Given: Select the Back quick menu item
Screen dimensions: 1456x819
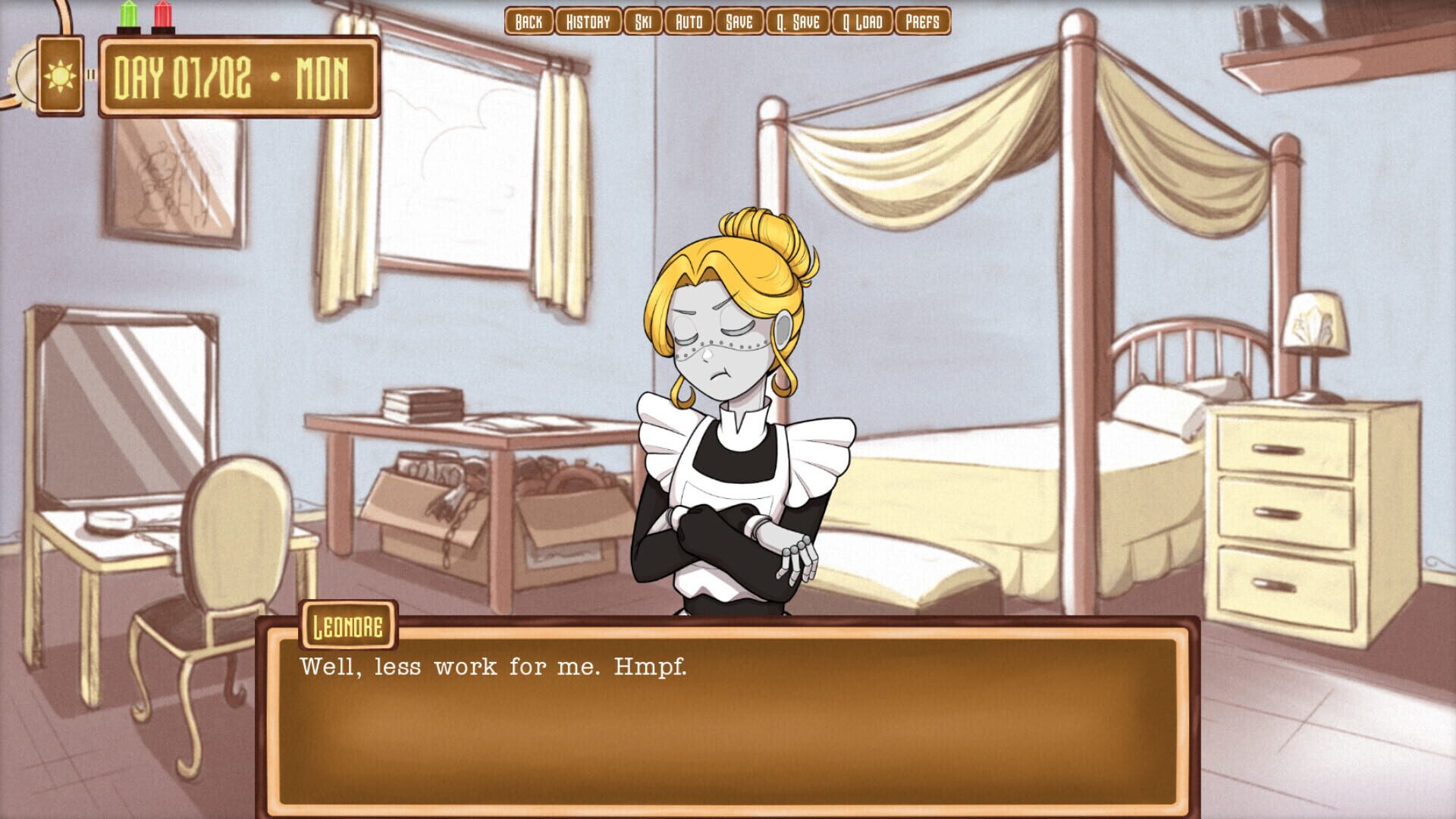Looking at the screenshot, I should (529, 22).
